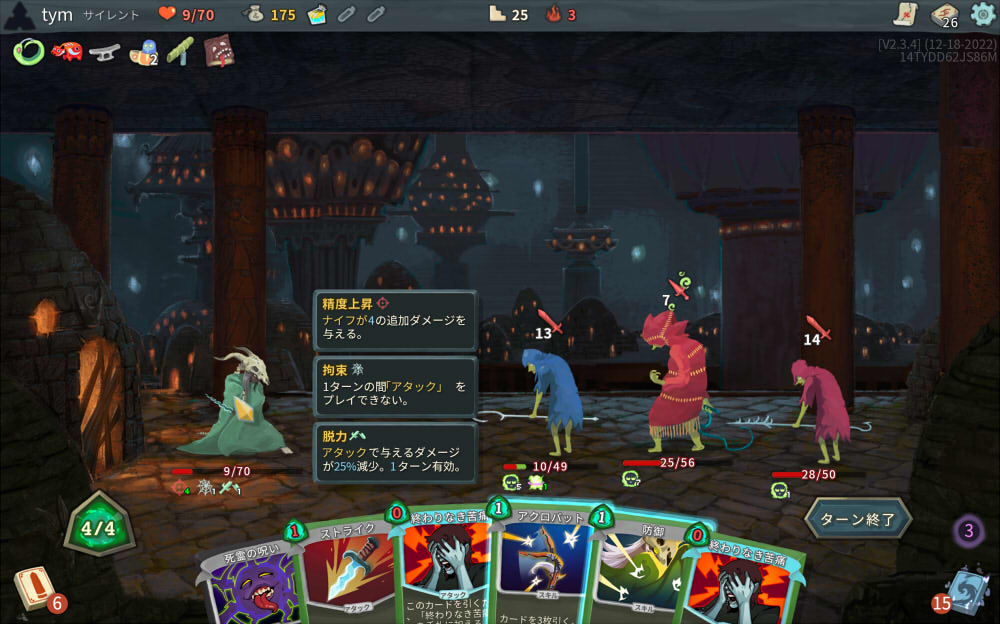Inspect the red Akabeko relic
Viewport: 1000px width, 624px height.
(66, 51)
